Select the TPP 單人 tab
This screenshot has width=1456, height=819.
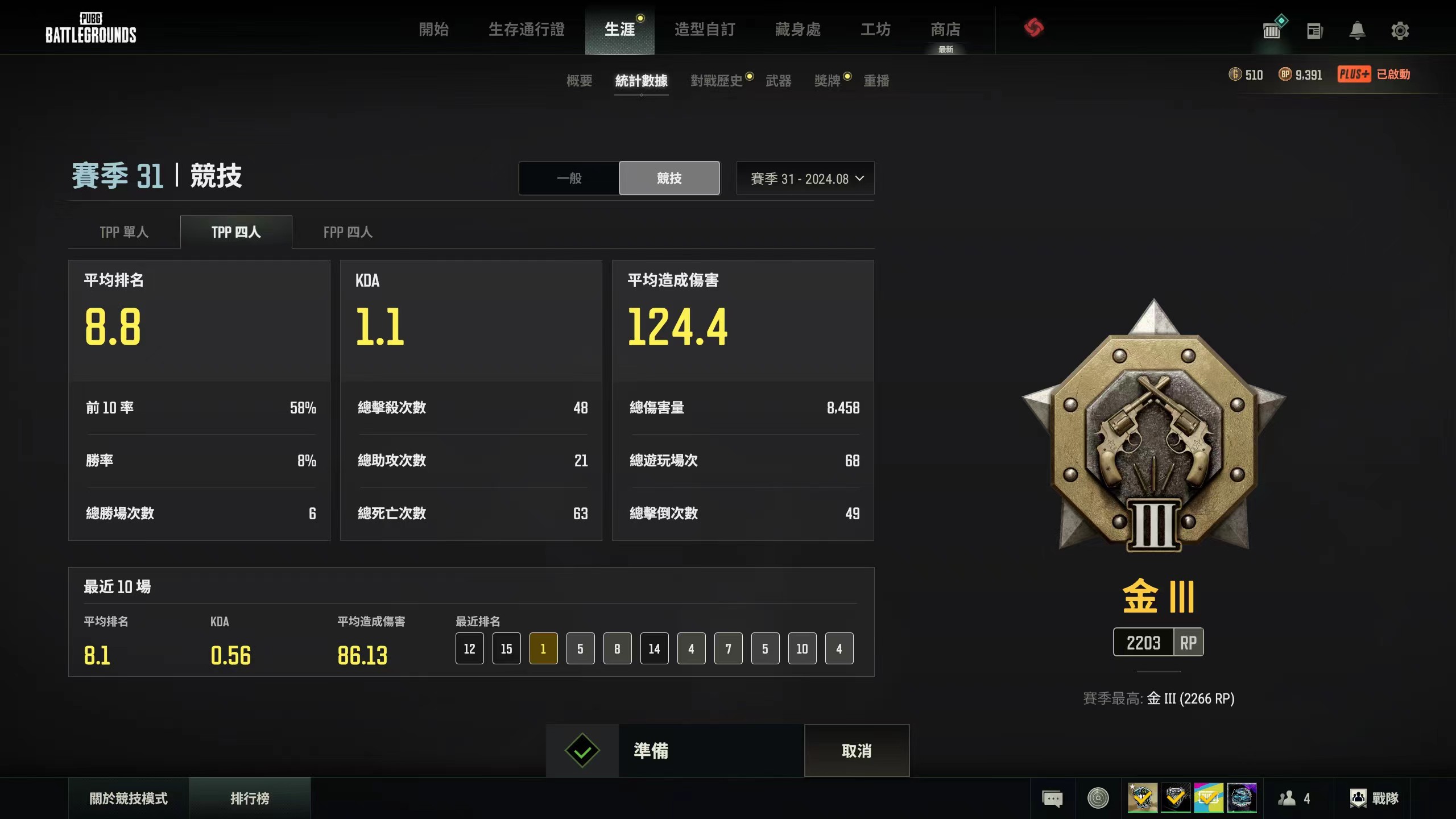click(x=124, y=232)
